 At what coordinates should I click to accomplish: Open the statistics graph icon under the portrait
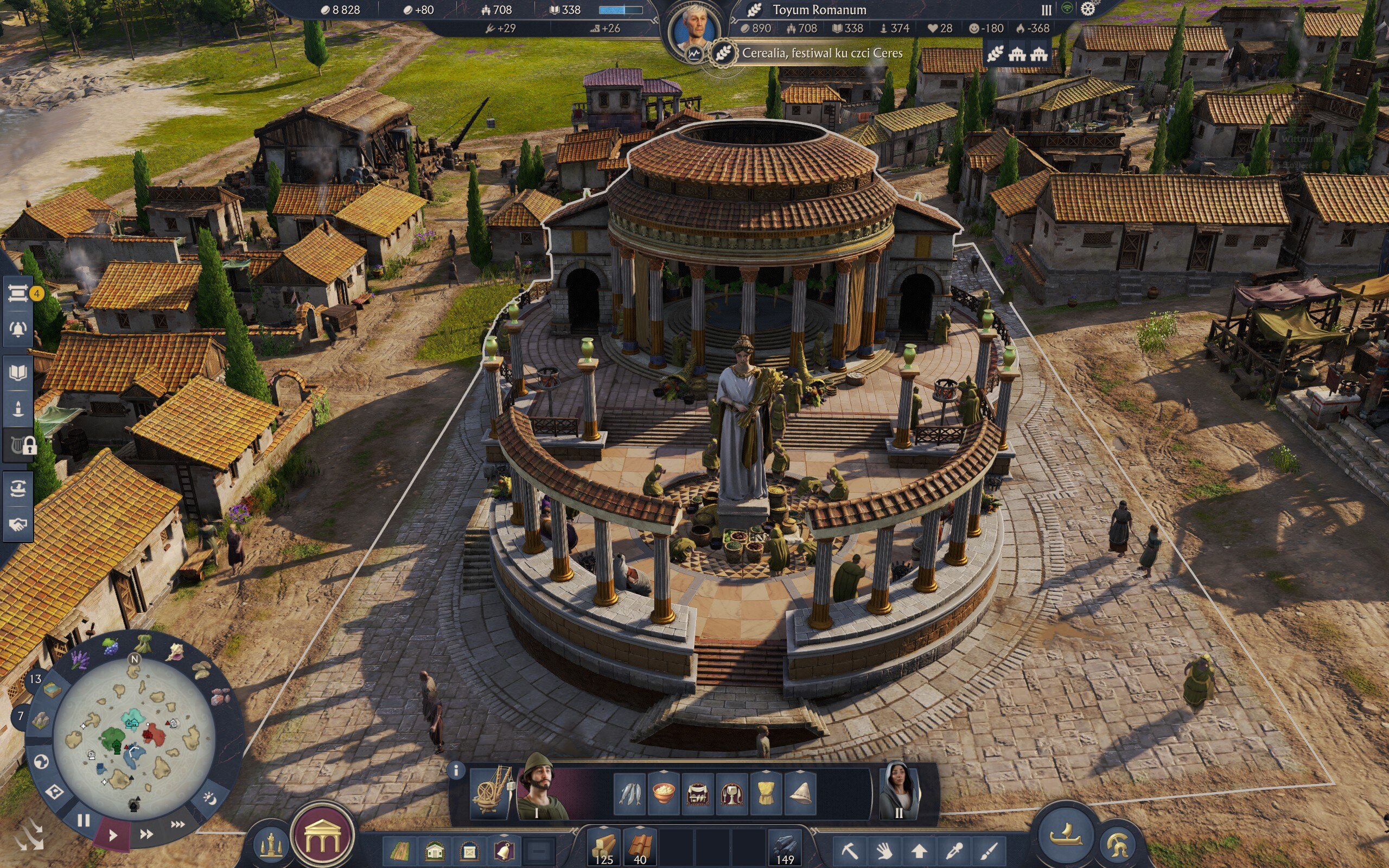[x=694, y=55]
